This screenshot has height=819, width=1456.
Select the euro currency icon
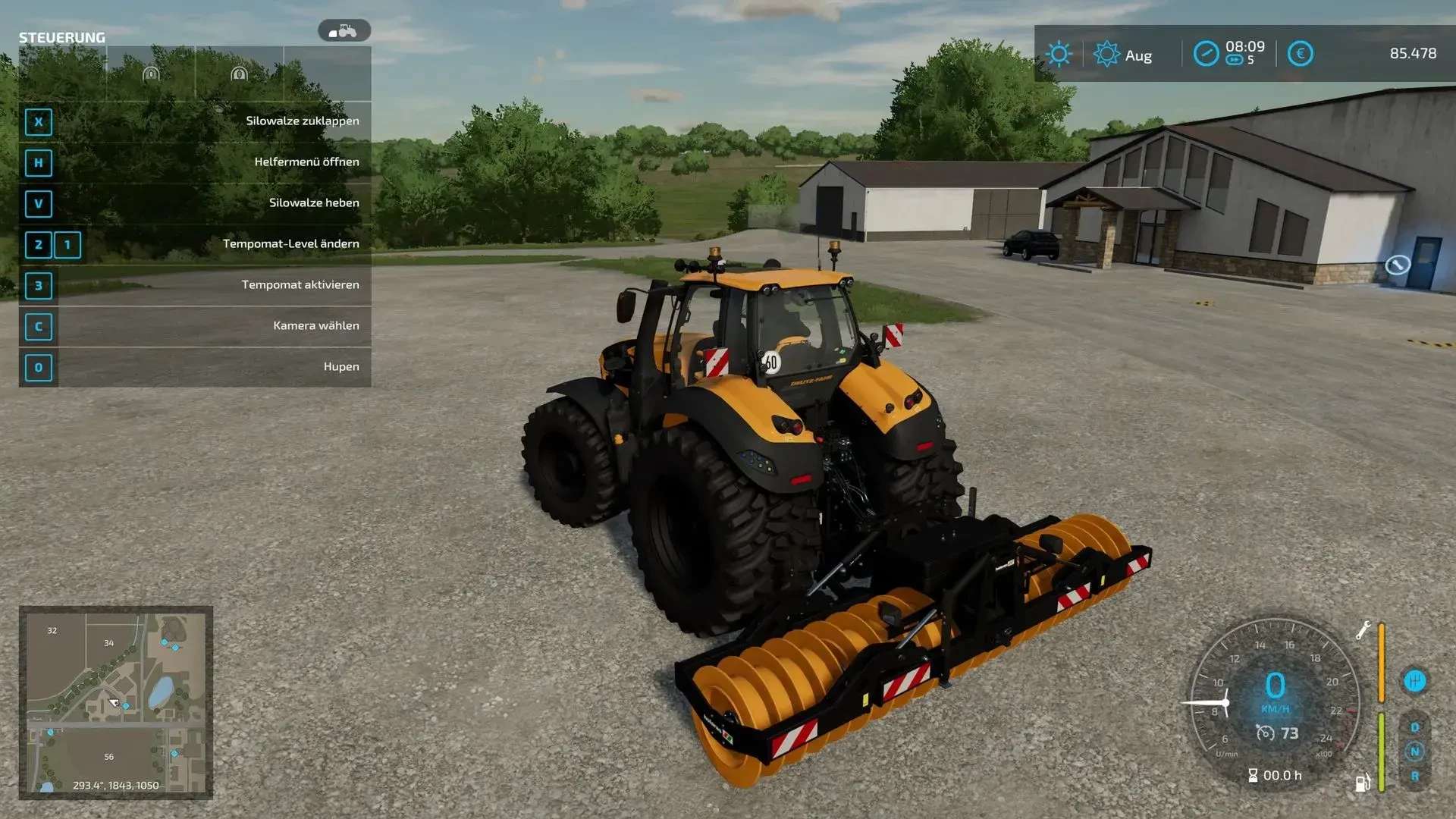[x=1300, y=54]
